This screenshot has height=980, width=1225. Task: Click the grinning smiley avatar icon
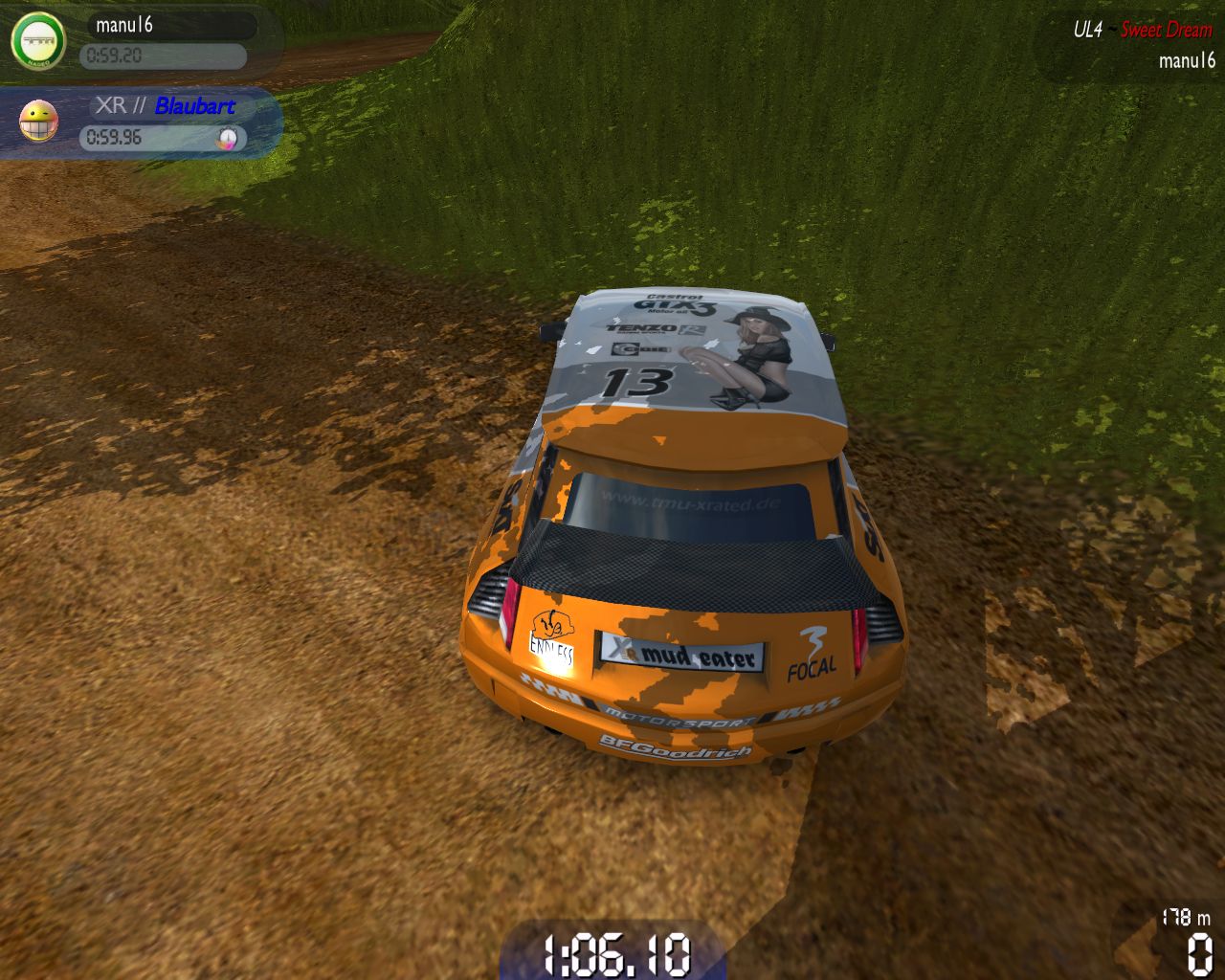[38, 122]
